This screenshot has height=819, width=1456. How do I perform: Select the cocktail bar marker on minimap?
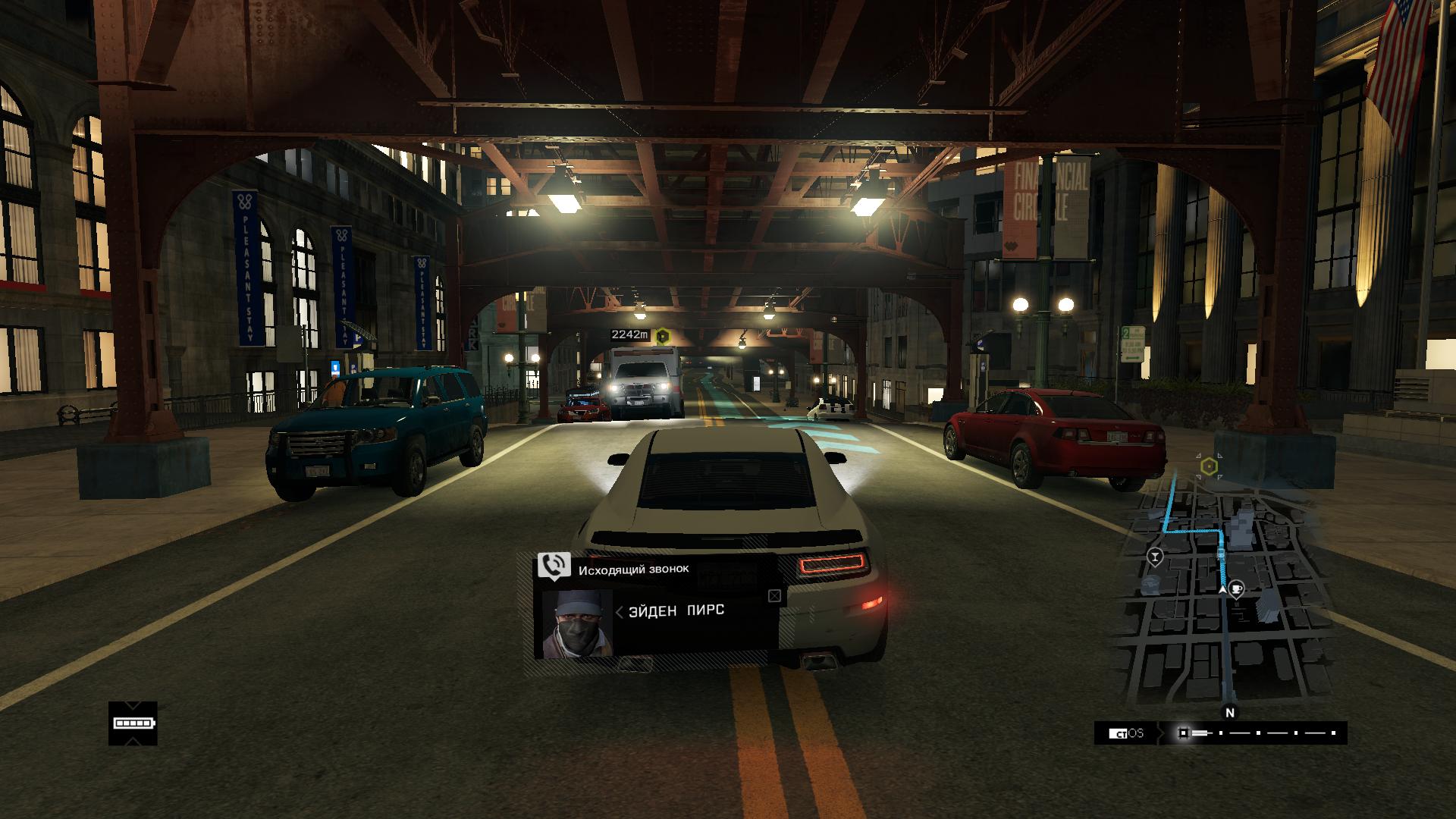(x=1155, y=557)
